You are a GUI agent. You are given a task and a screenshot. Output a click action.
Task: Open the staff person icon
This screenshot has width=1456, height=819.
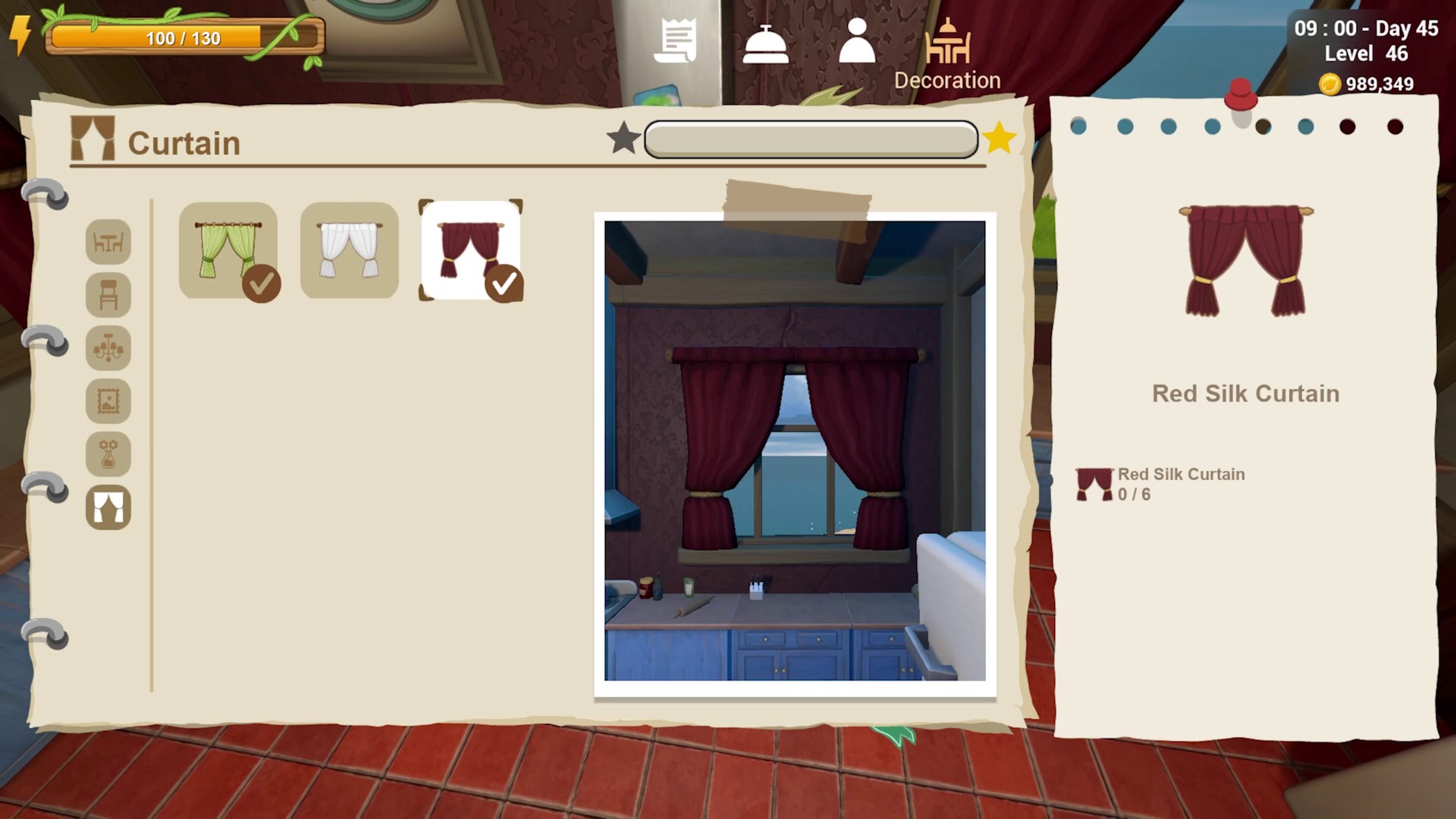tap(858, 42)
